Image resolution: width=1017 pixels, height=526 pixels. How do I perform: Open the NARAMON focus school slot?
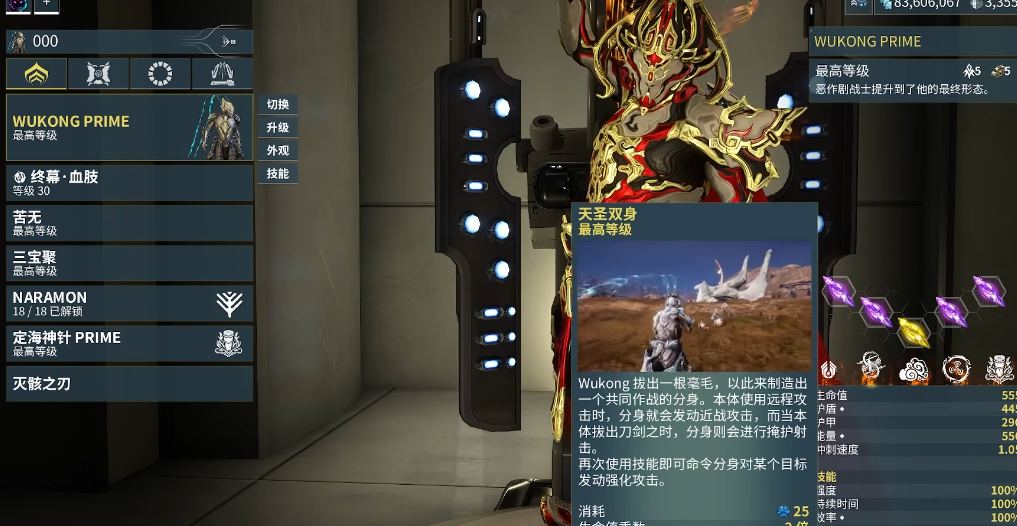129,303
